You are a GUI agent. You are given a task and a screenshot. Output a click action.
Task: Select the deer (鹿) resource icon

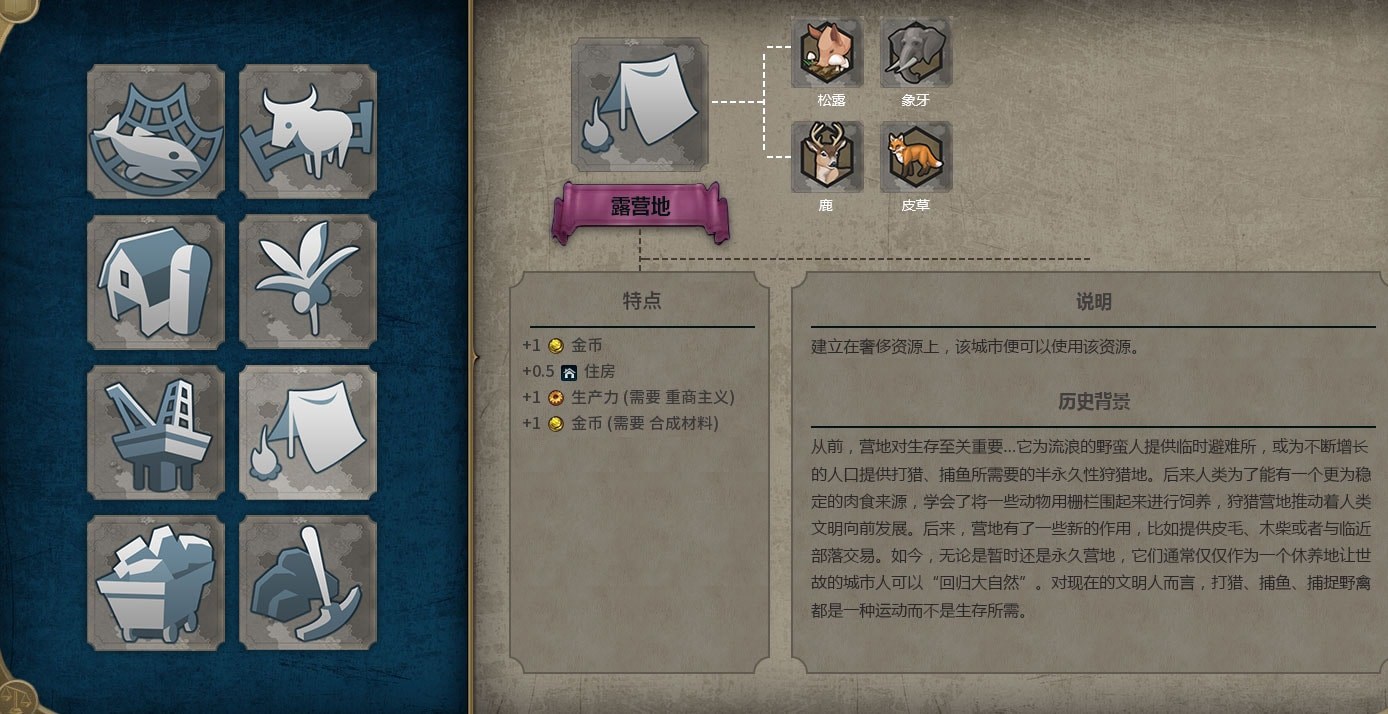click(826, 158)
